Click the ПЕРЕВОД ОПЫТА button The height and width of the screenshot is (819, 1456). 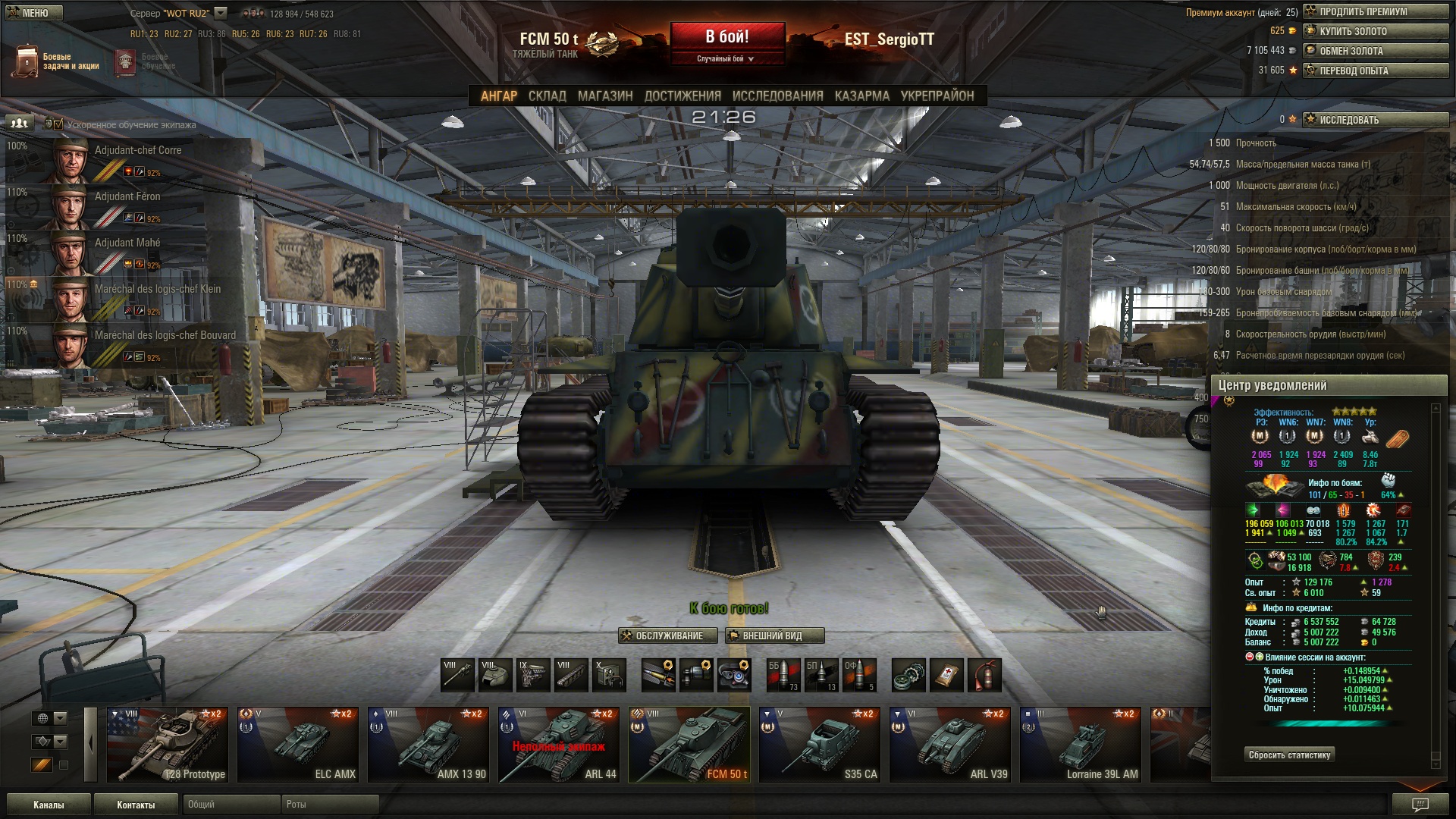coord(1375,71)
